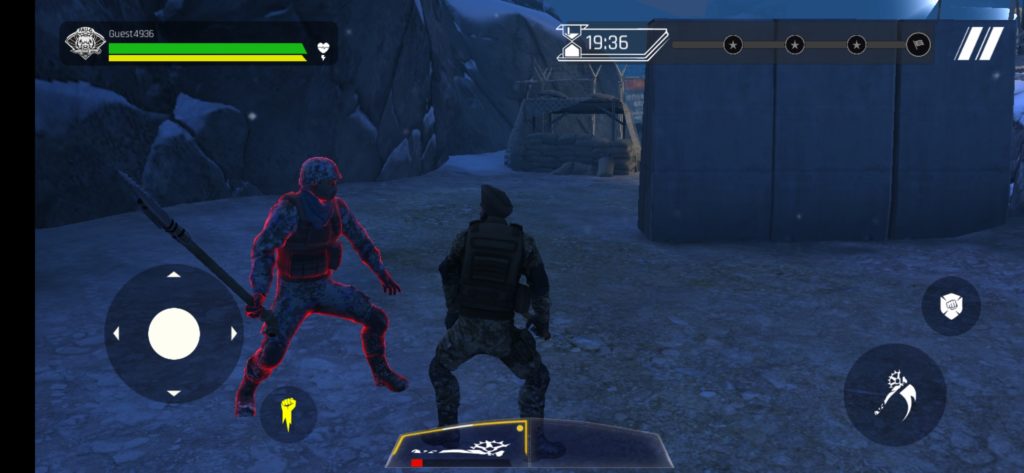Tap the virtual joystick's left arrow

pyautogui.click(x=116, y=333)
